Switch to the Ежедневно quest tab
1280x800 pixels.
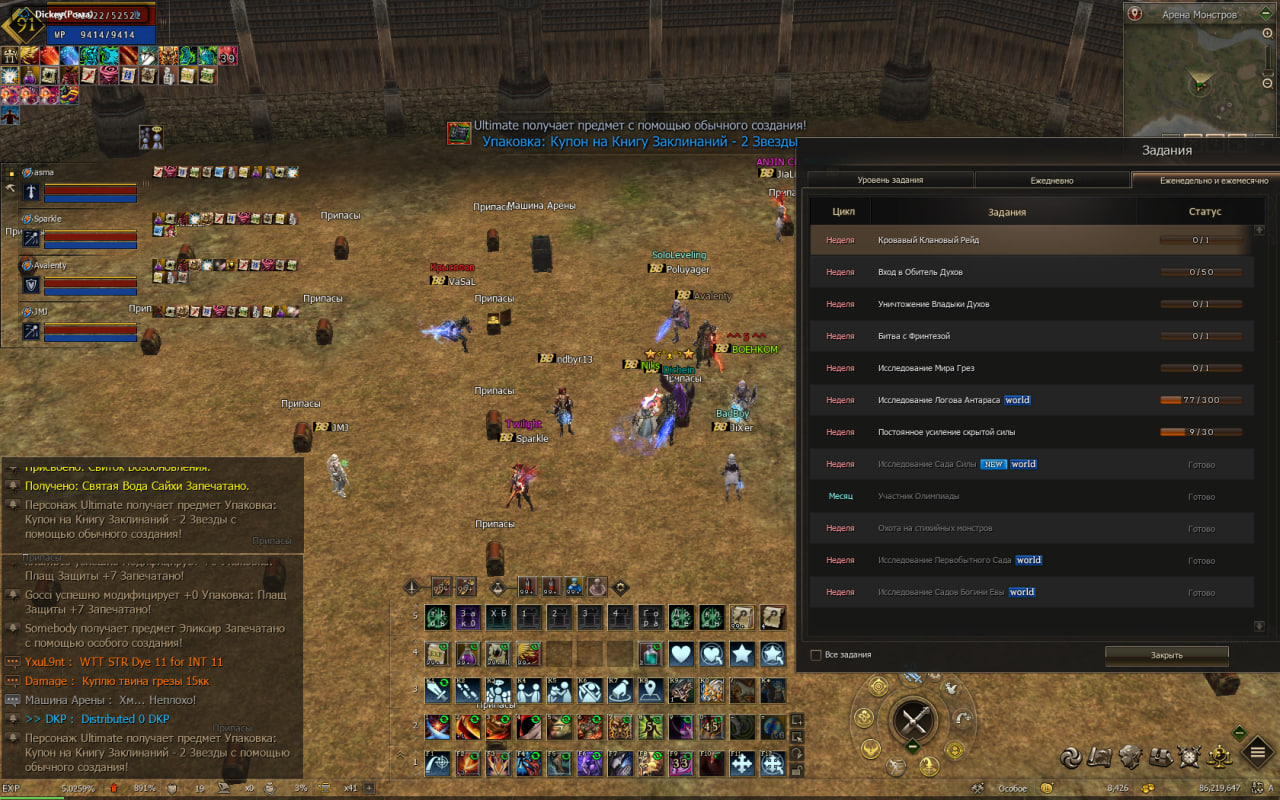pos(1052,180)
